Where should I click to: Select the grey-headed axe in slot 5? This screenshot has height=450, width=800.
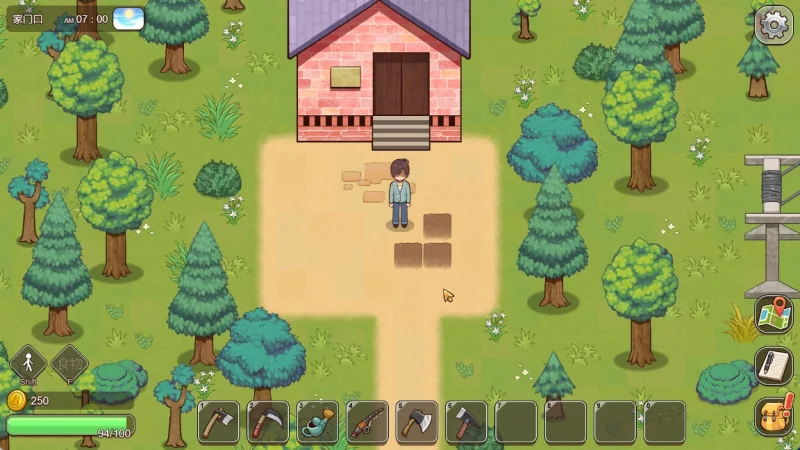pos(417,422)
